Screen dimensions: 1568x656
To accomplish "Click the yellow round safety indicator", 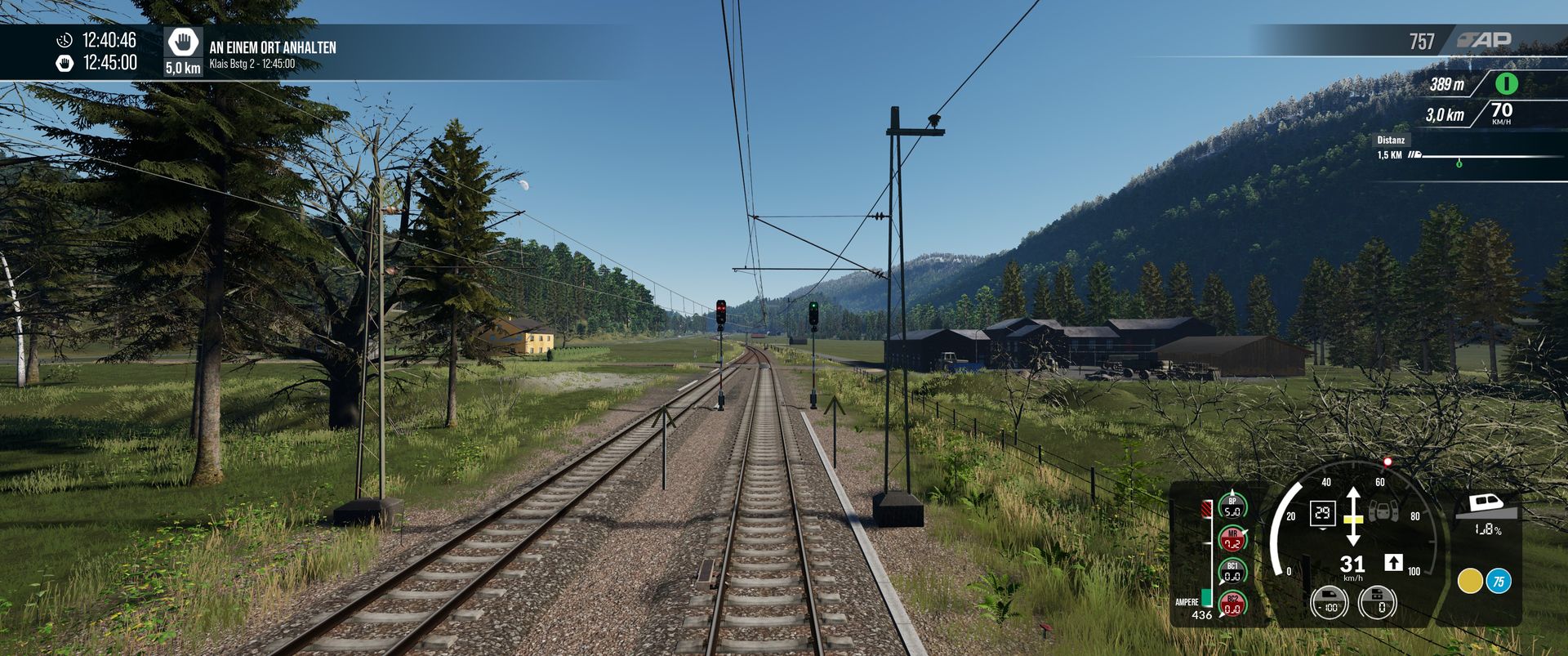I will [x=1470, y=581].
